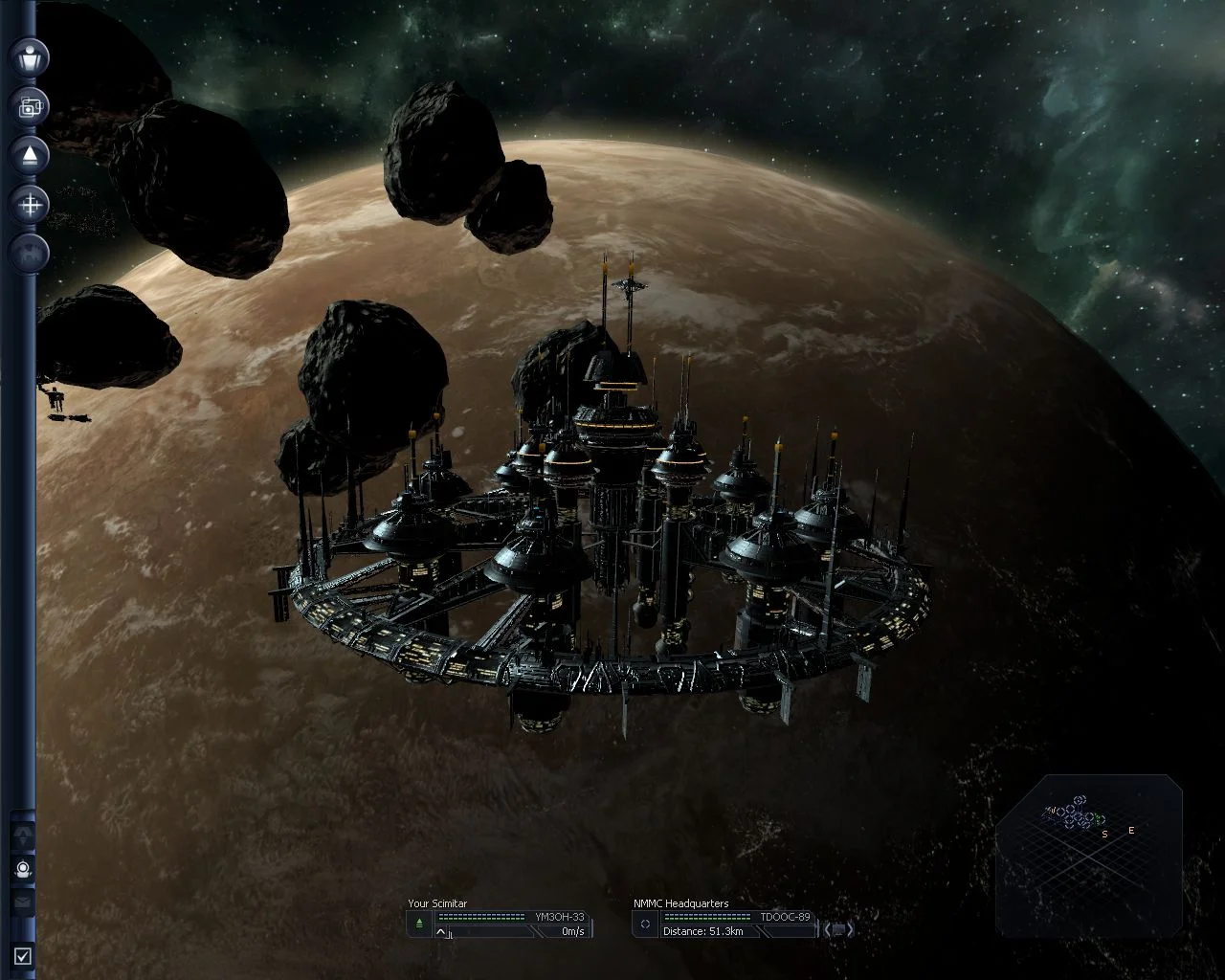Activate the crosshair targeting icon
Screen dimensions: 1225x980
click(x=30, y=204)
